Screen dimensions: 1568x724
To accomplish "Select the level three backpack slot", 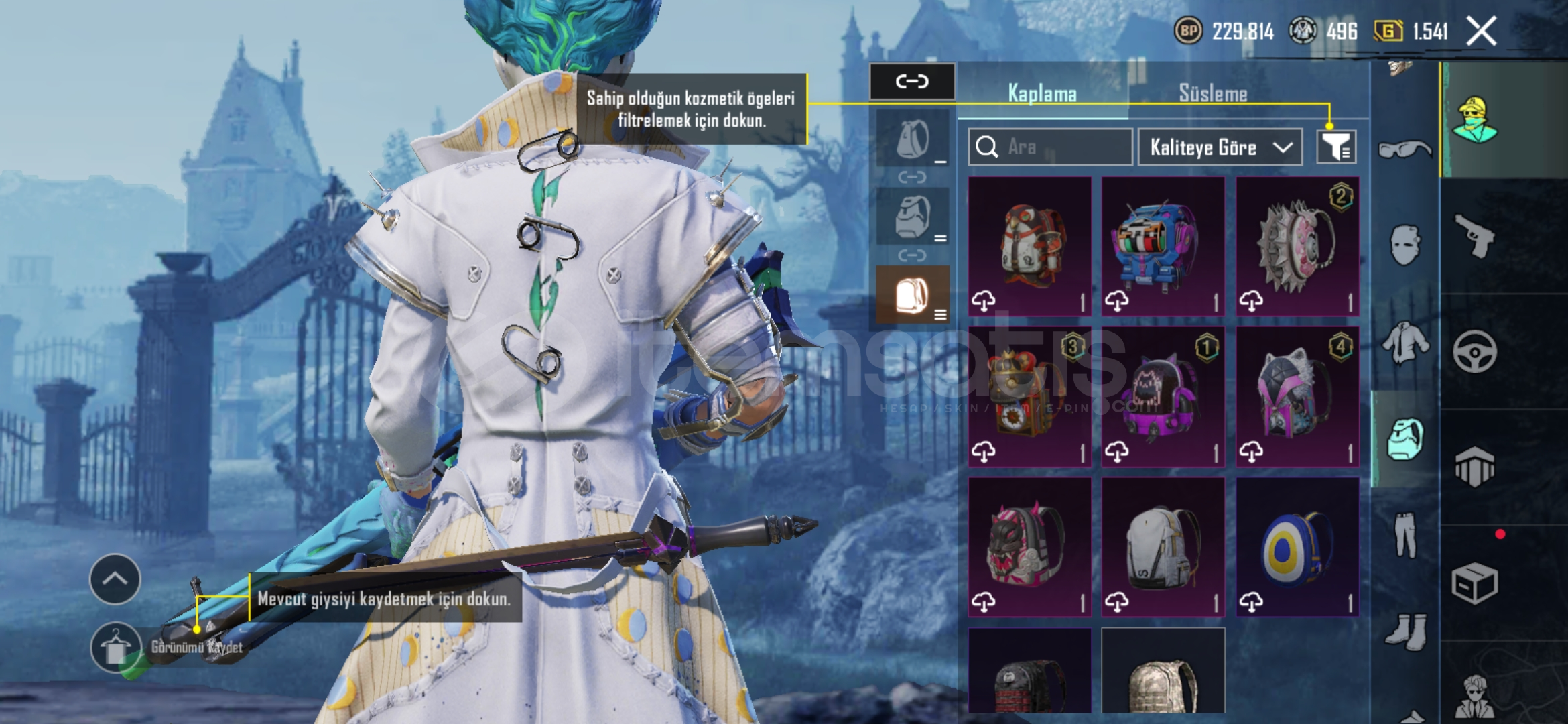I will point(913,296).
